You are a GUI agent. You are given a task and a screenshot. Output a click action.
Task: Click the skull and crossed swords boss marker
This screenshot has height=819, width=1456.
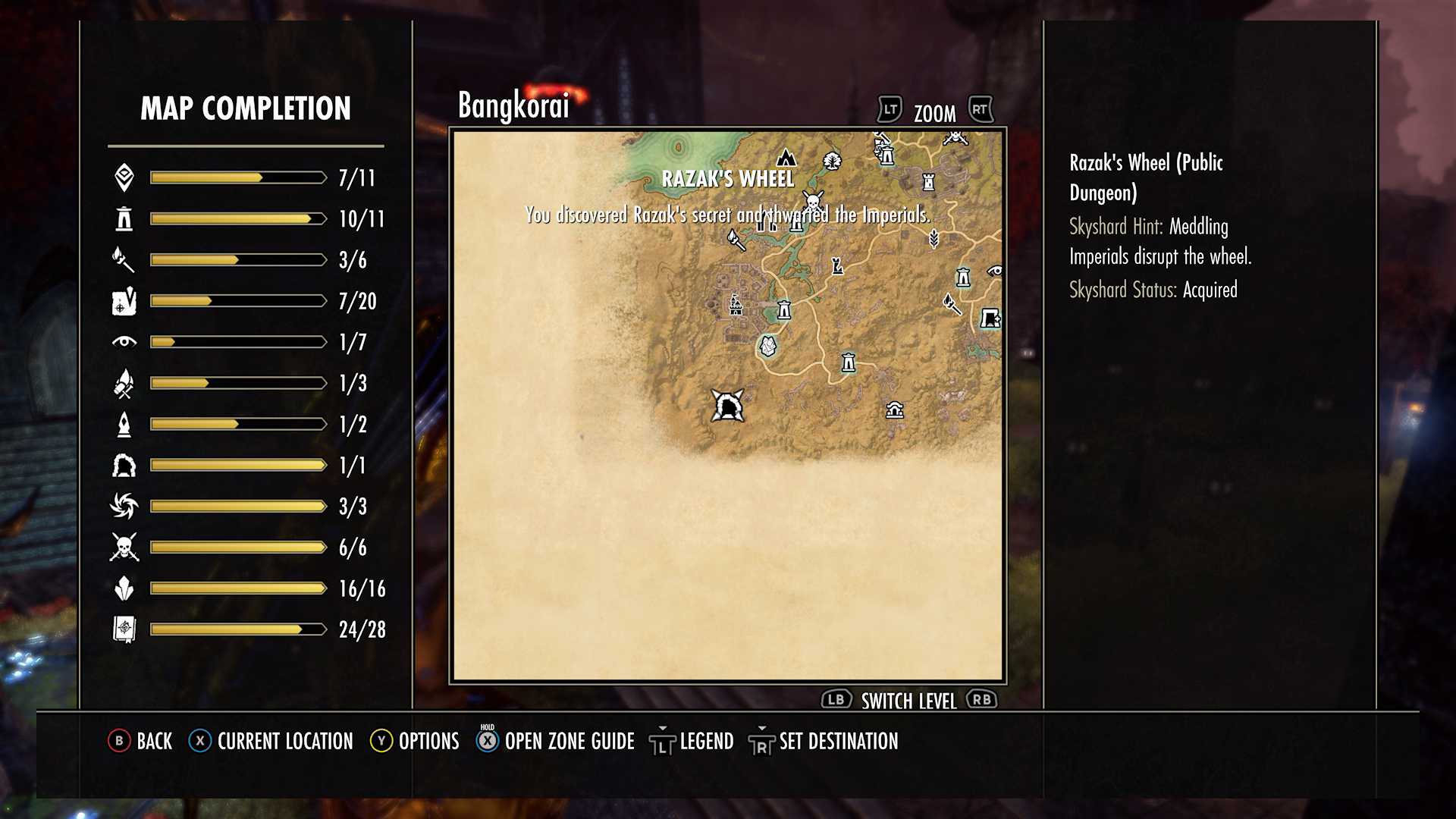click(813, 202)
